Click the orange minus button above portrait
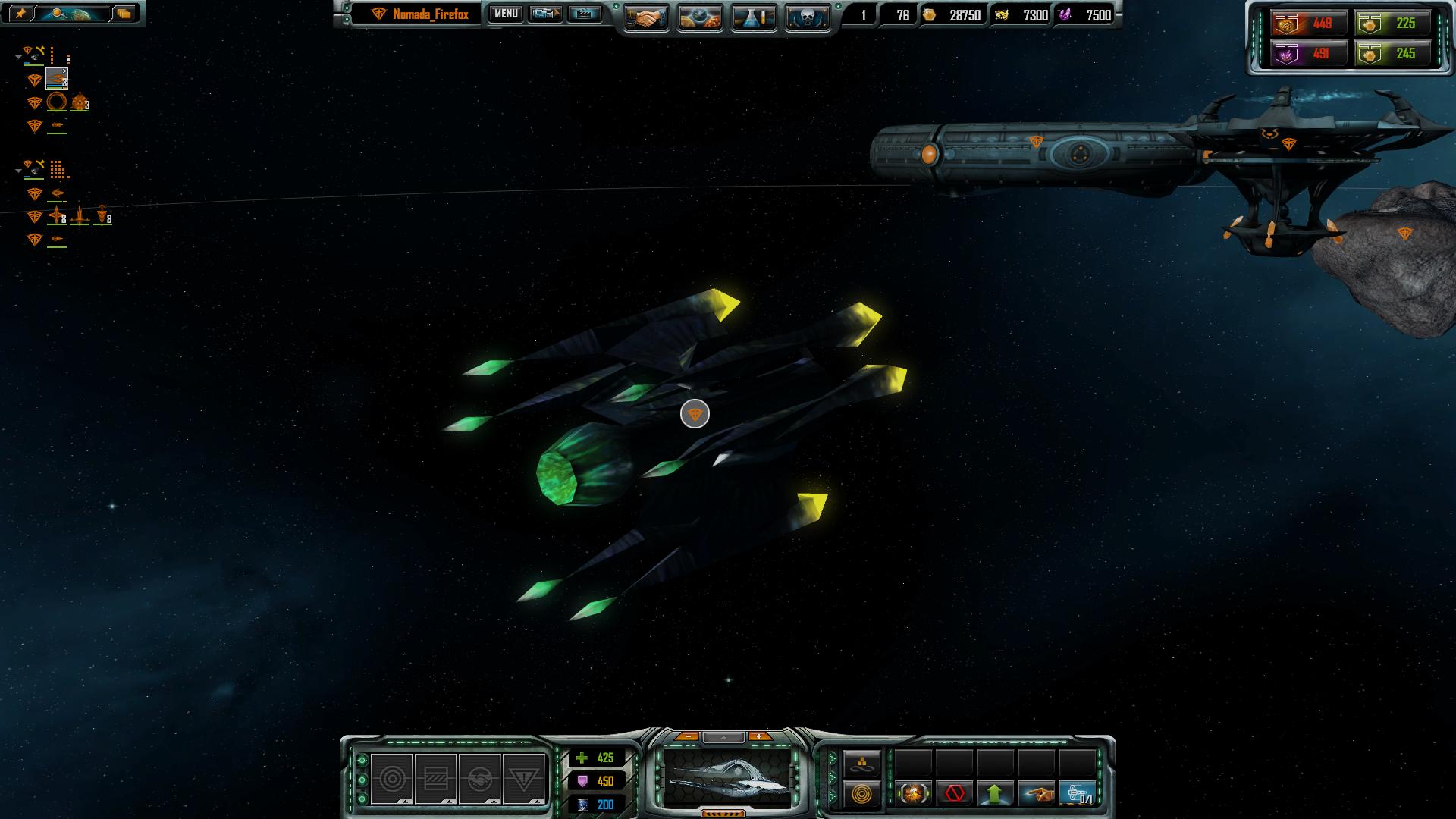1456x819 pixels. 688,736
